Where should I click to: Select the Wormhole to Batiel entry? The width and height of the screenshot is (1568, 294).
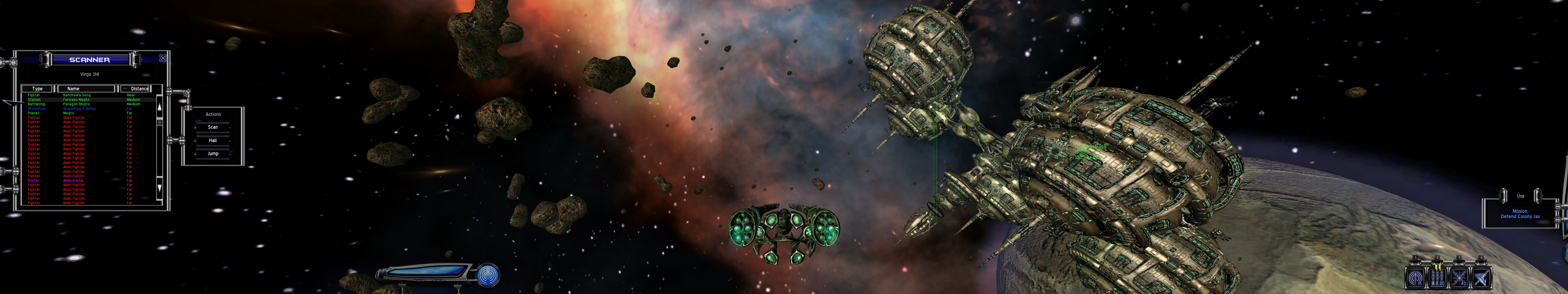coord(79,109)
